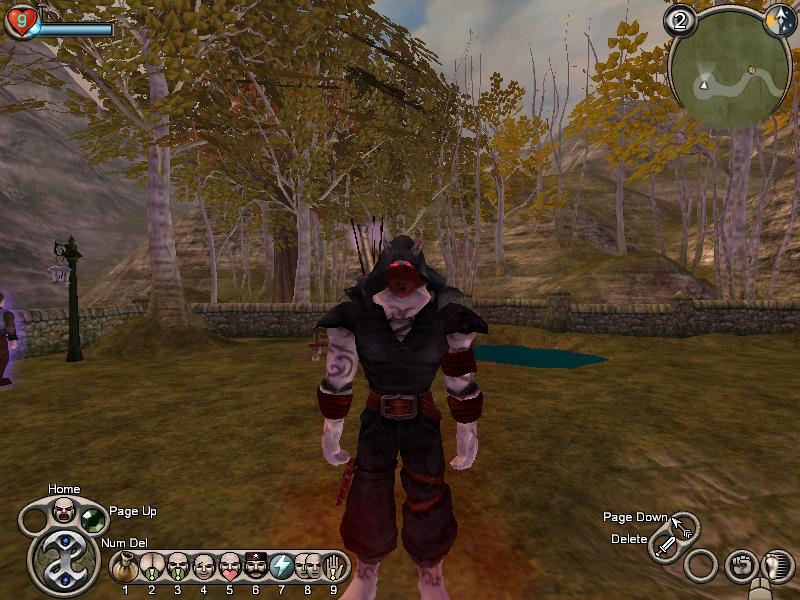
Task: Select the plain smiling face in slot 4
Action: [x=204, y=567]
